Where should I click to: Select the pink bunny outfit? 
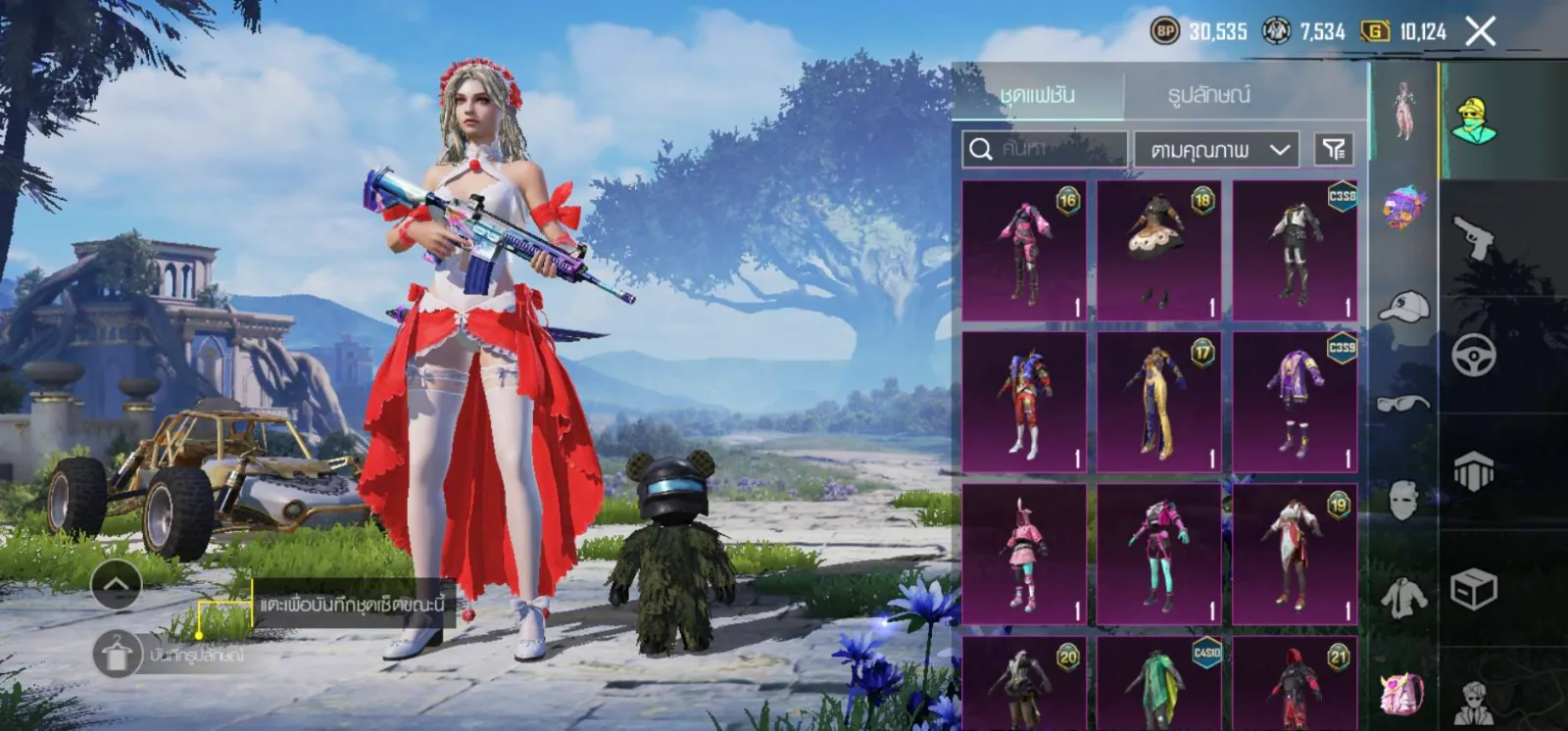point(1024,555)
